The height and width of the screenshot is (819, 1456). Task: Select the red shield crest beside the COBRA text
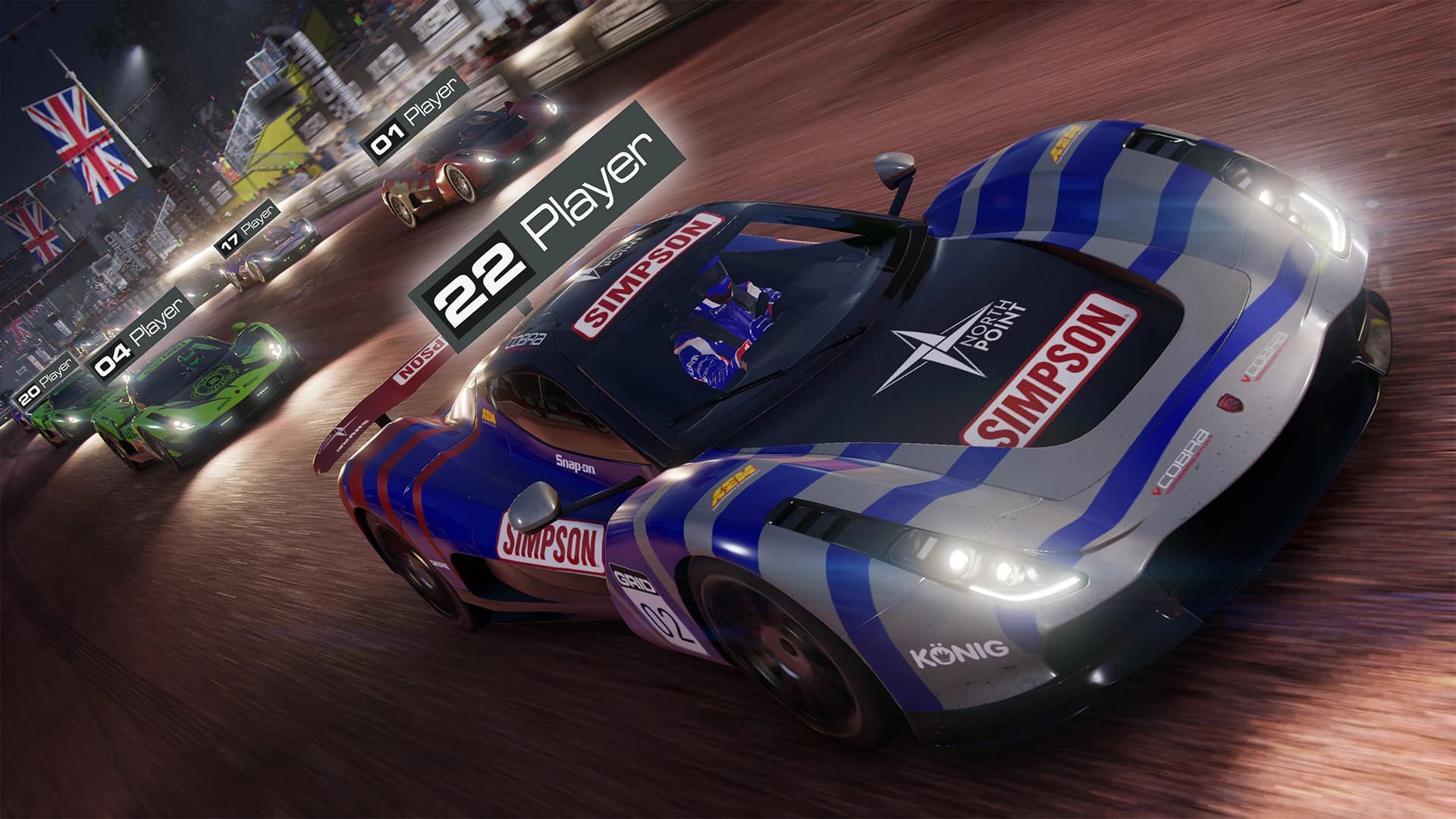pos(1231,403)
